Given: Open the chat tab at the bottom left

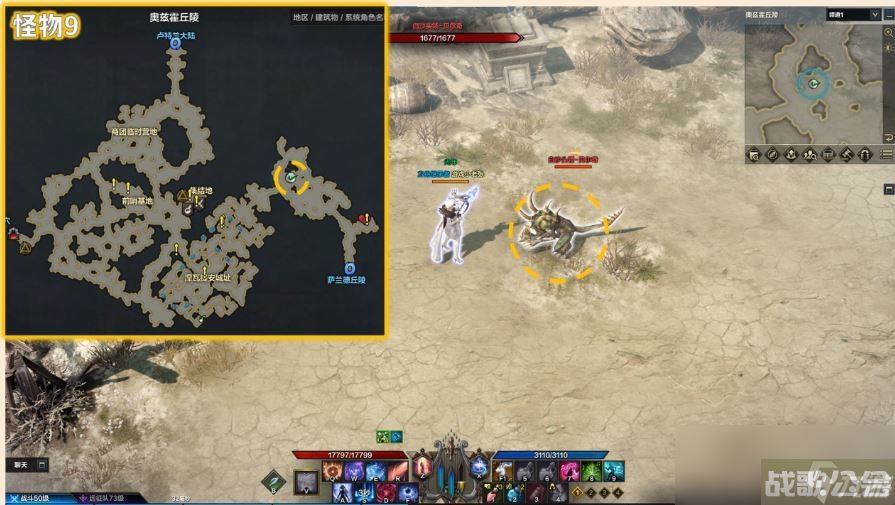Looking at the screenshot, I should [21, 465].
